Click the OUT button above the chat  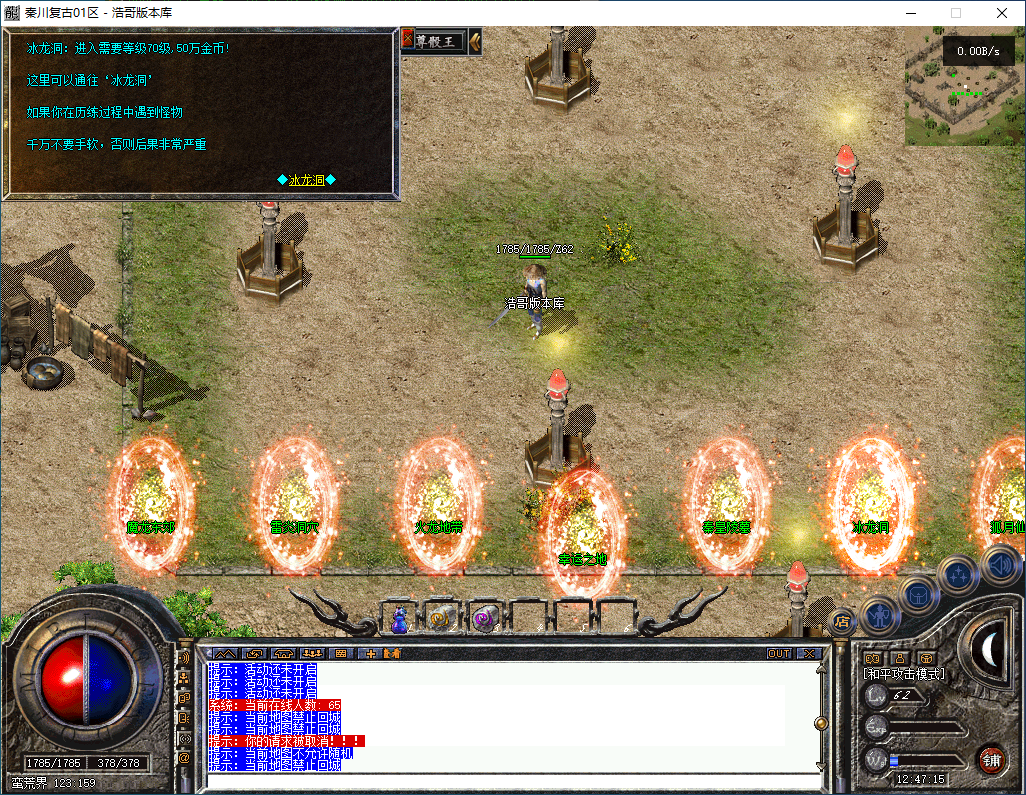pyautogui.click(x=778, y=653)
